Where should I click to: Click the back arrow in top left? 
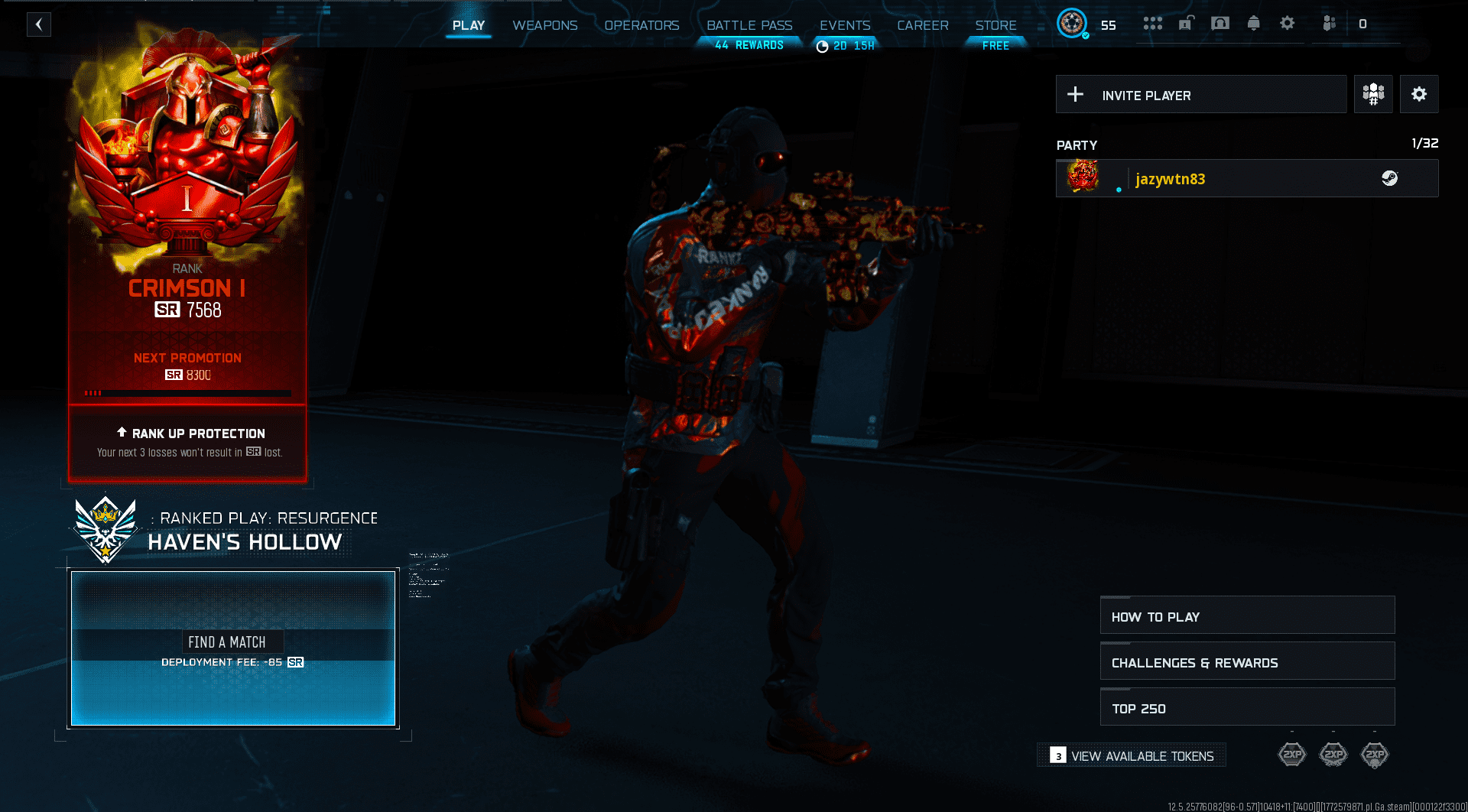(38, 24)
